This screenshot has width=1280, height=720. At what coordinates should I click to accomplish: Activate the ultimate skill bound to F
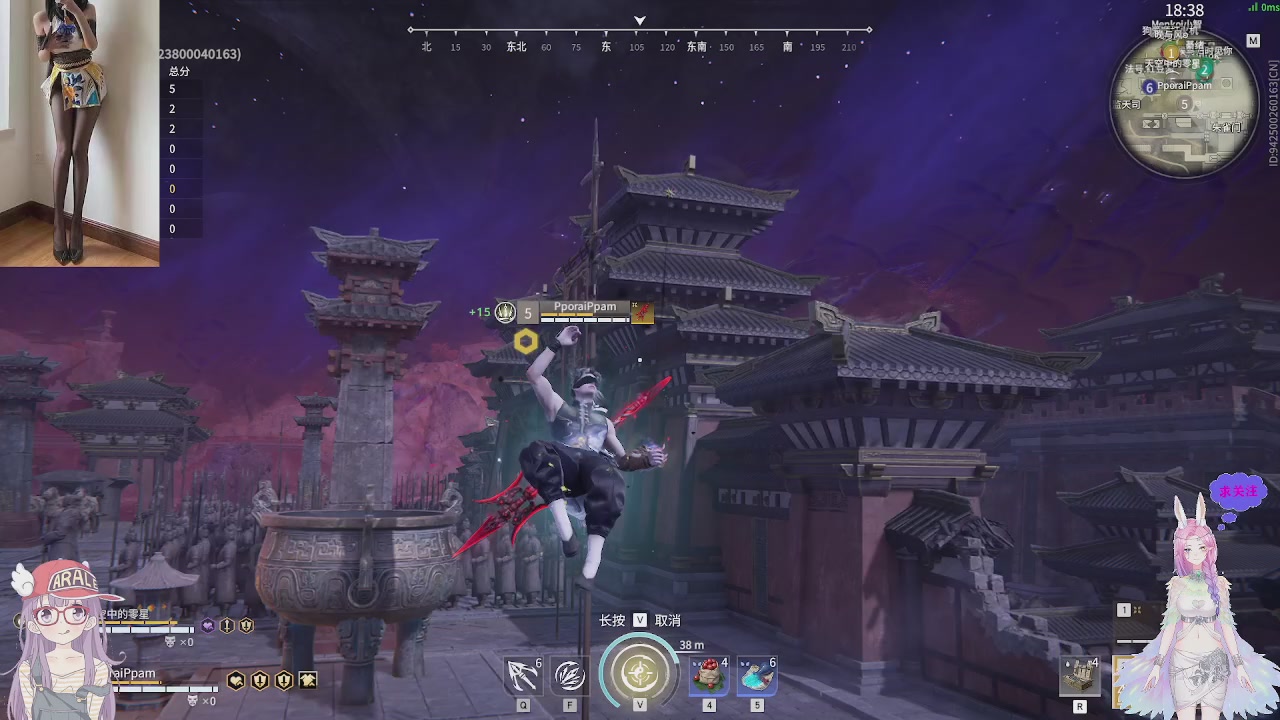[x=569, y=672]
